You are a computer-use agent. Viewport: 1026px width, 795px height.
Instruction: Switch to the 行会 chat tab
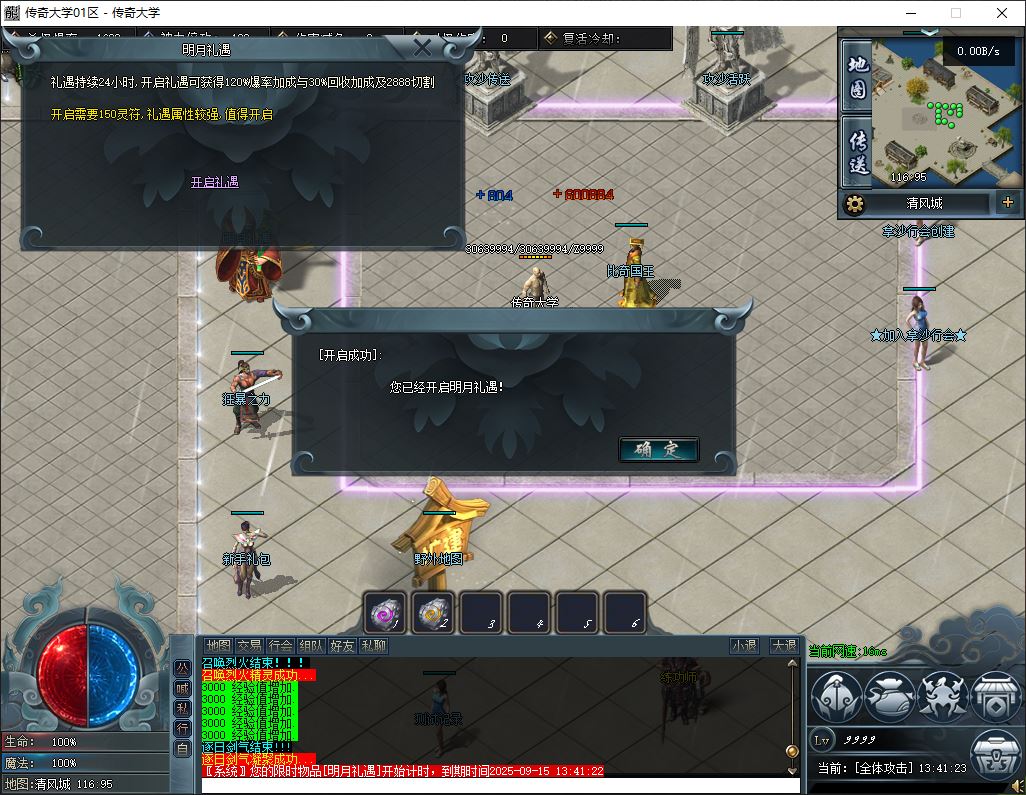(280, 646)
